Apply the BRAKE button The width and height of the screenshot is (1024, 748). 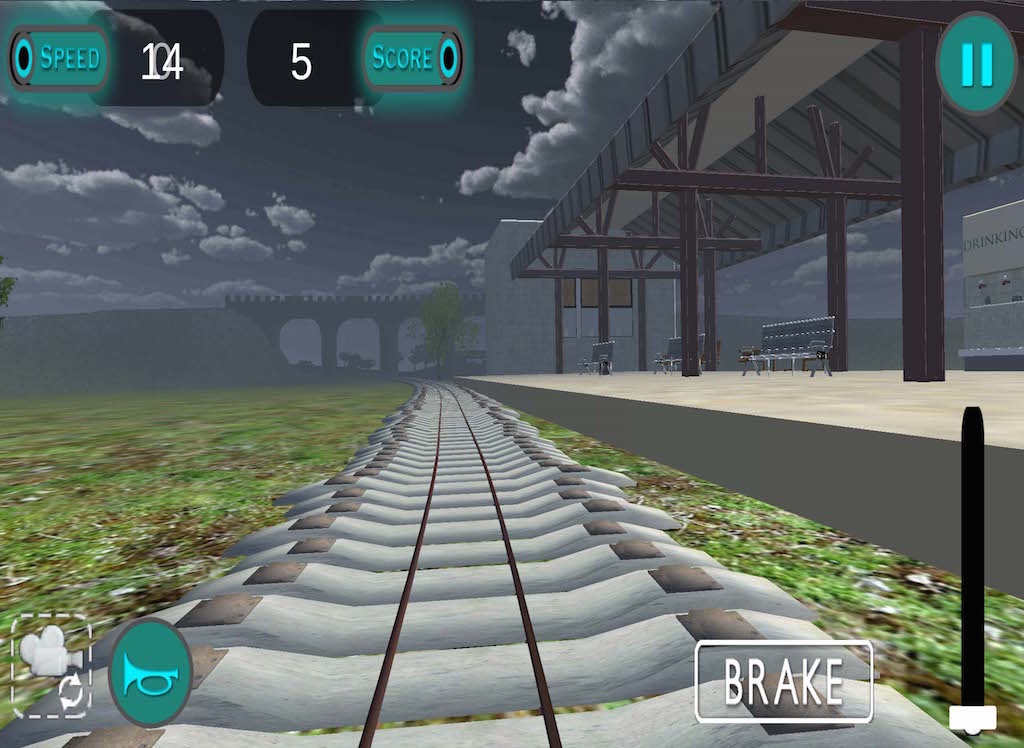tap(784, 682)
